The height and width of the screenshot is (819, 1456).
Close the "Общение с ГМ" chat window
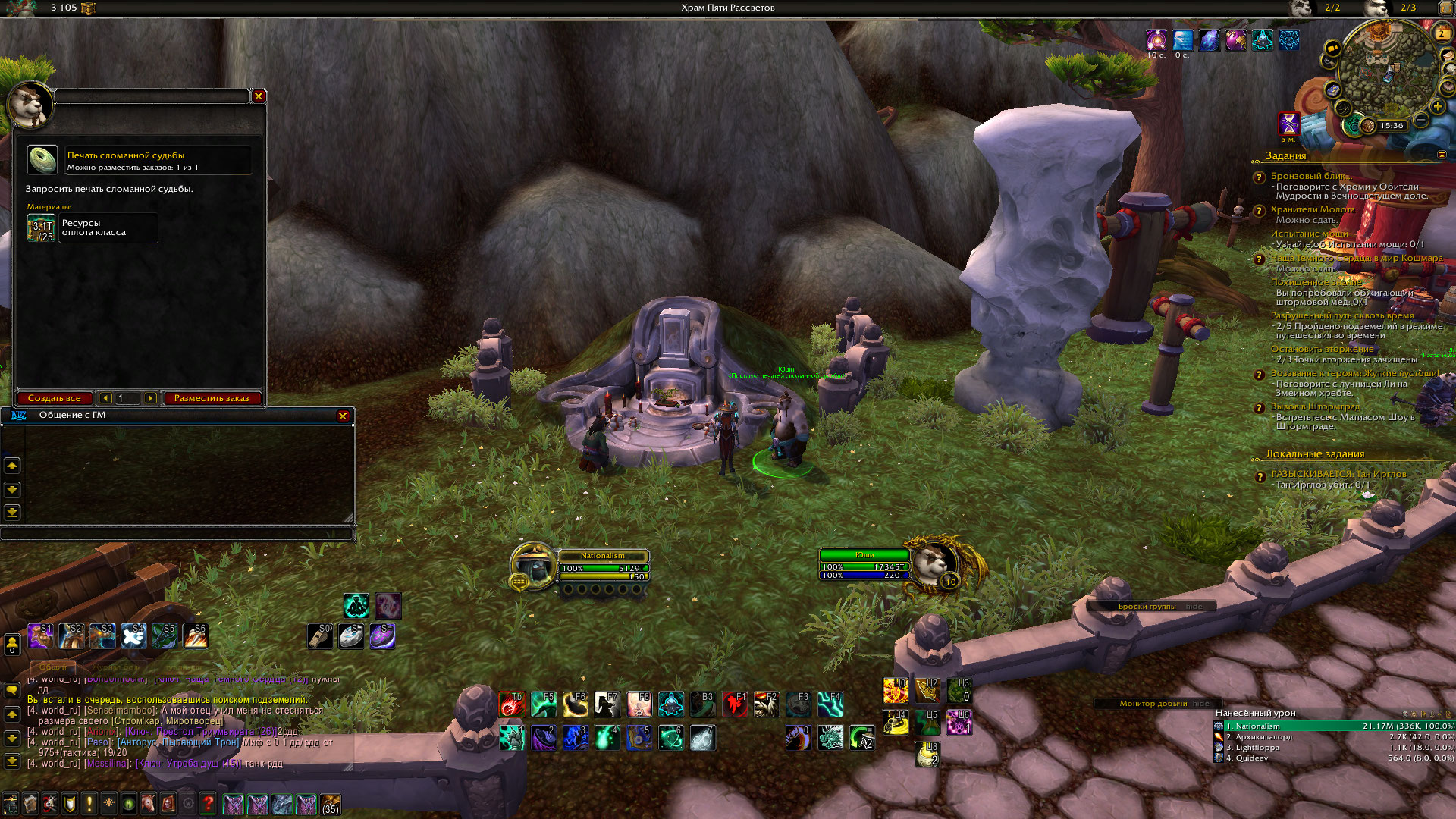coord(343,416)
